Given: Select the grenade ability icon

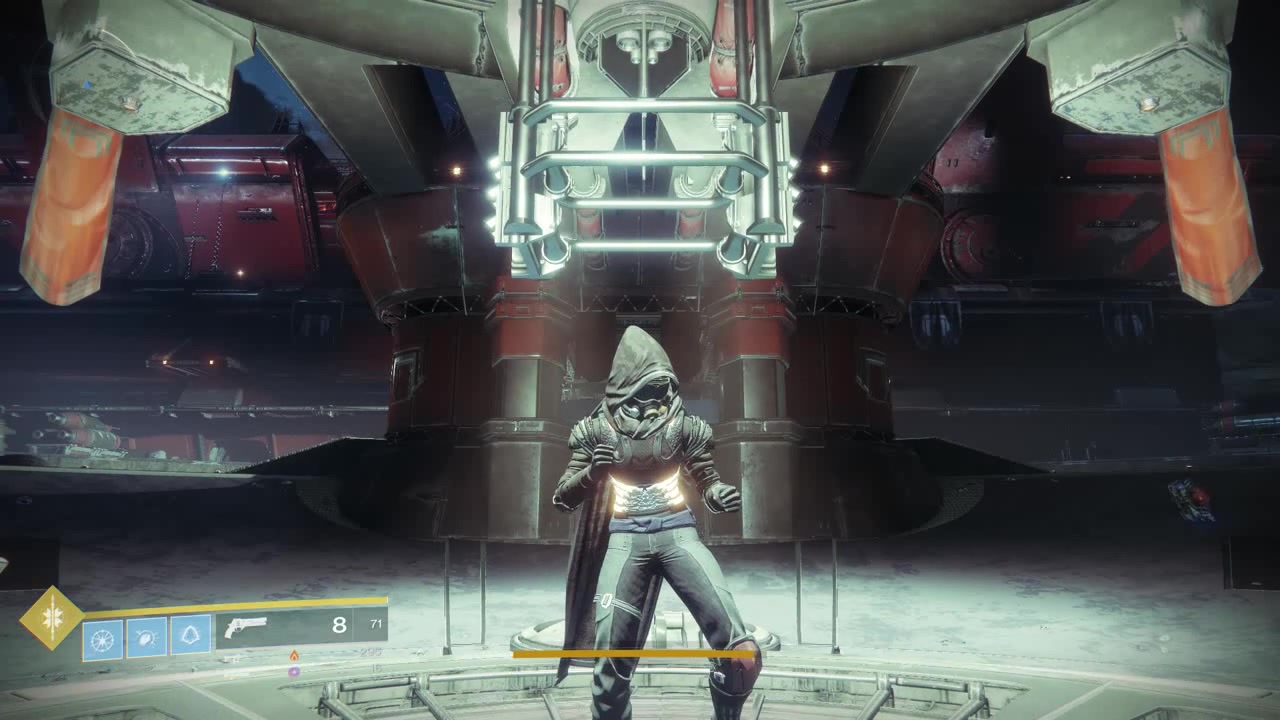Looking at the screenshot, I should click(x=102, y=637).
